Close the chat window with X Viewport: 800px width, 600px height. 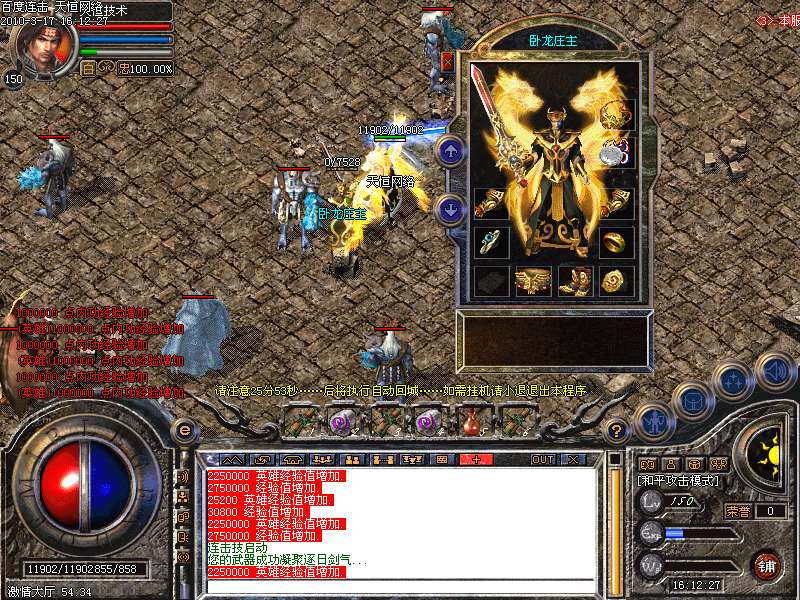[x=573, y=459]
